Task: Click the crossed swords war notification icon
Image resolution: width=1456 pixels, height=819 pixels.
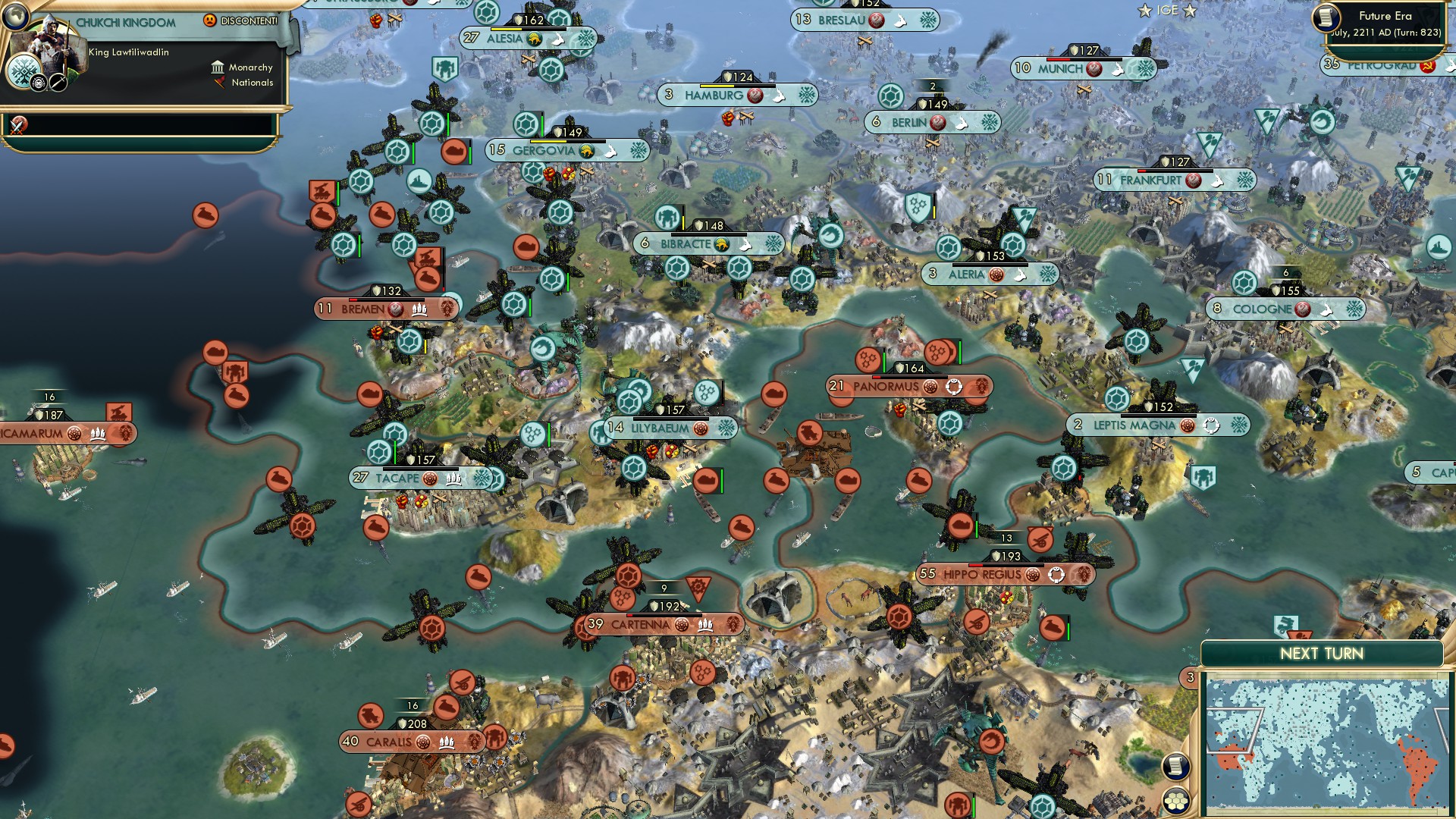Action: [x=17, y=127]
